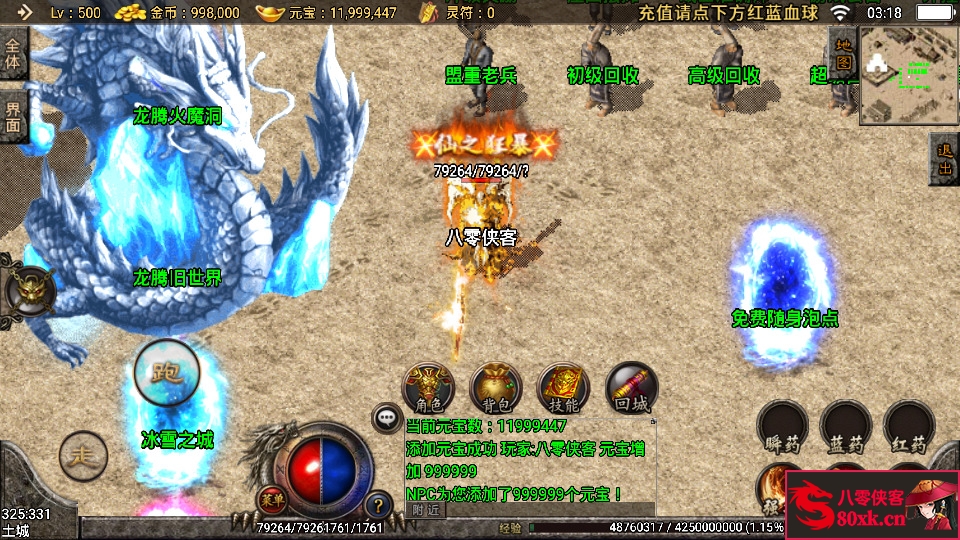Image resolution: width=960 pixels, height=540 pixels.
Task: Click the 退出 exit button
Action: click(944, 158)
